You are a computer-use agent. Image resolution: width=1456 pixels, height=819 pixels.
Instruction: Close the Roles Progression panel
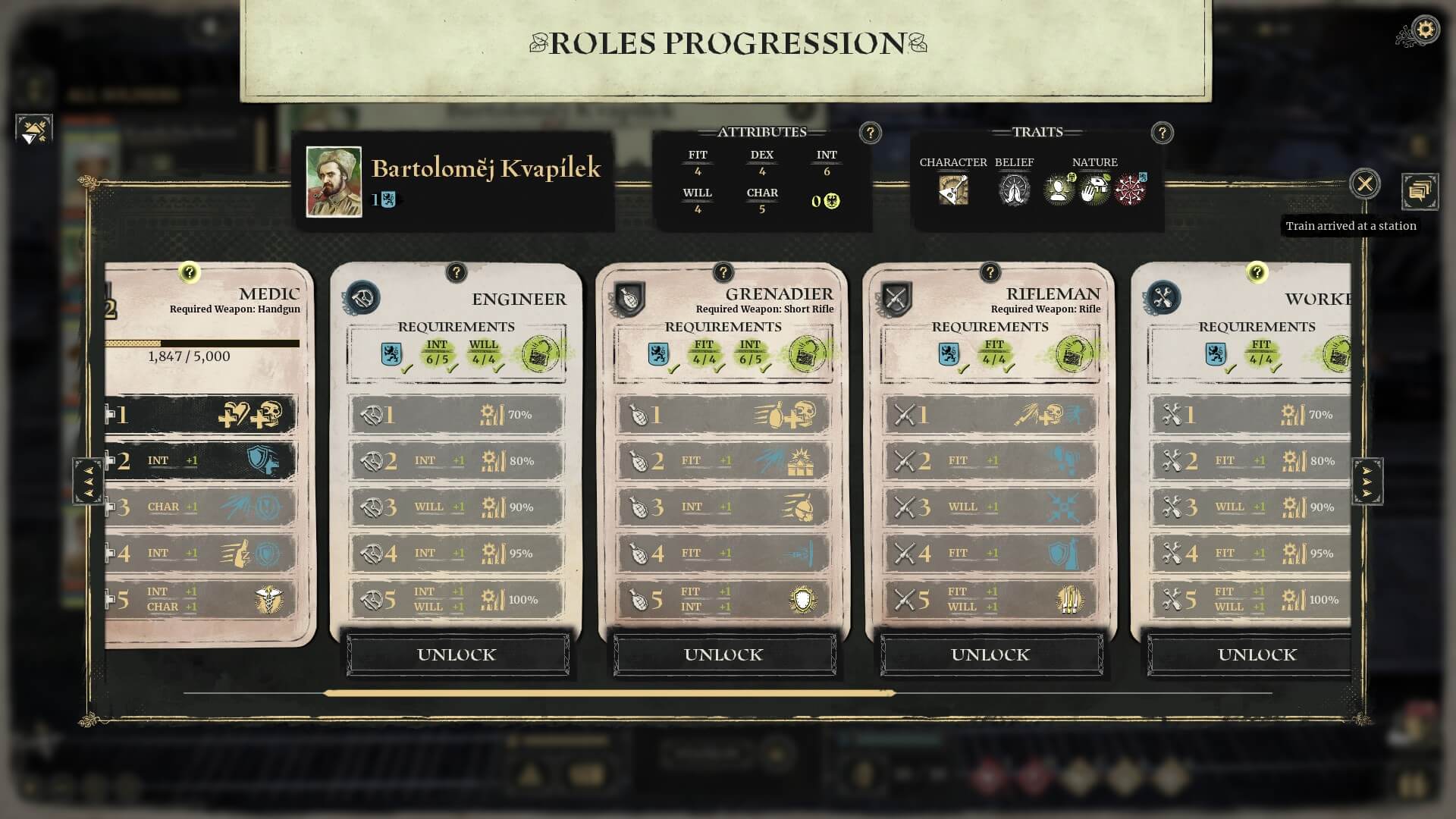point(1364,184)
